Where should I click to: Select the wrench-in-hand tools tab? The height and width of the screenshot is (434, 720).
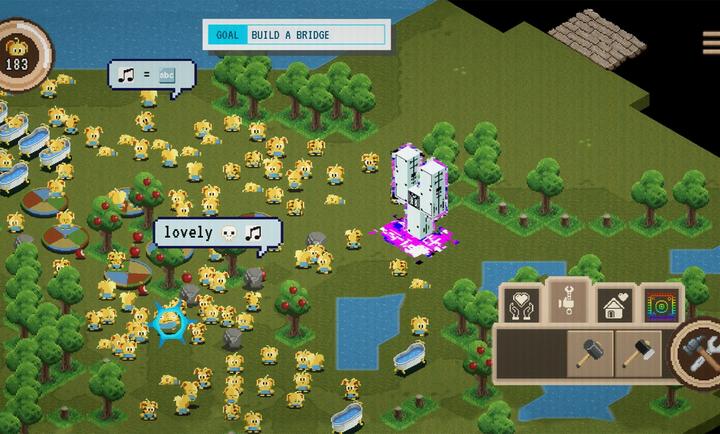pyautogui.click(x=568, y=302)
